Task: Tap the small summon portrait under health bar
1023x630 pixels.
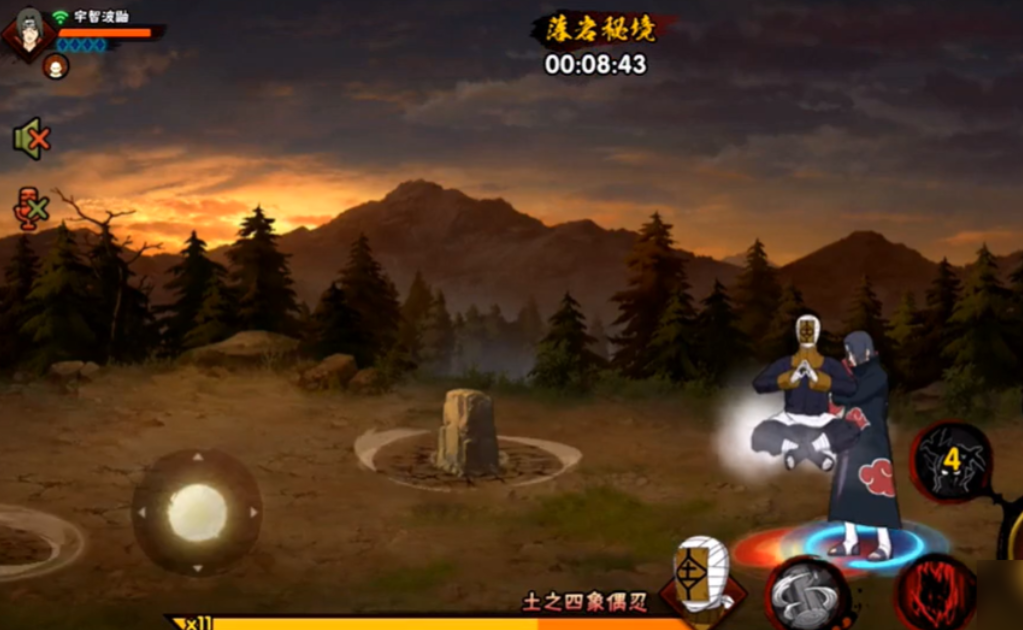Action: [56, 67]
